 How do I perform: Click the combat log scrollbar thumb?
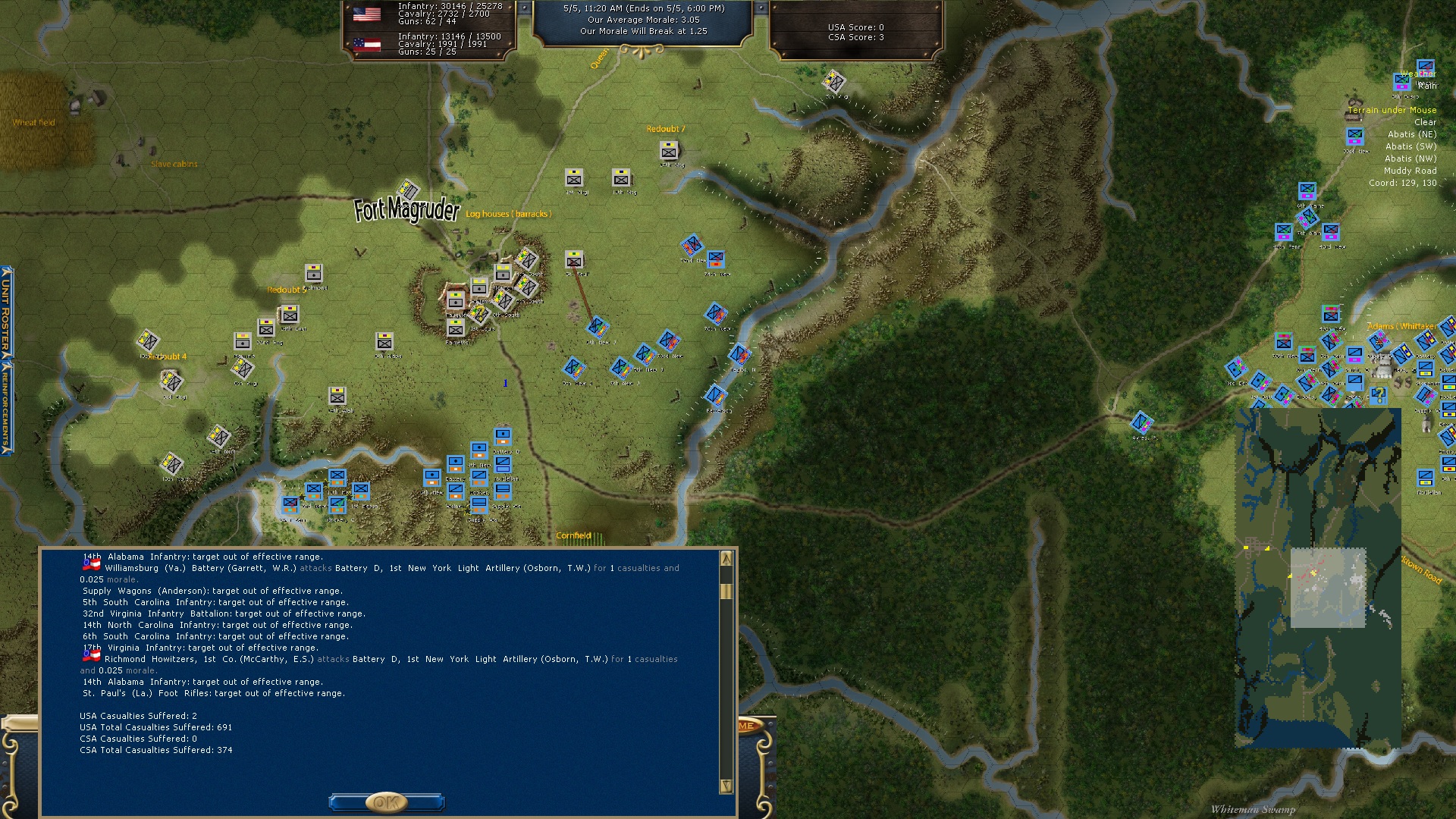coord(726,591)
